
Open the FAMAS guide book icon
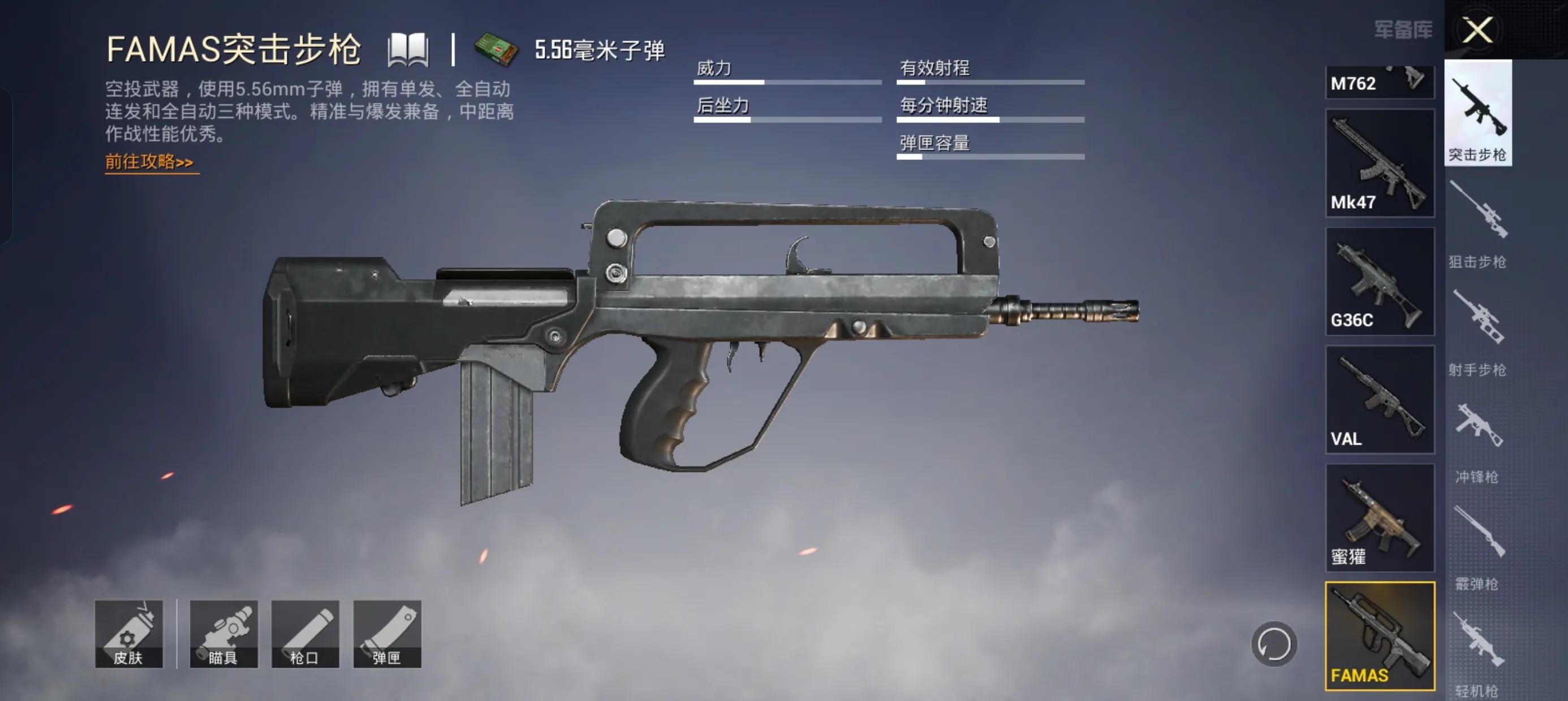coord(408,50)
